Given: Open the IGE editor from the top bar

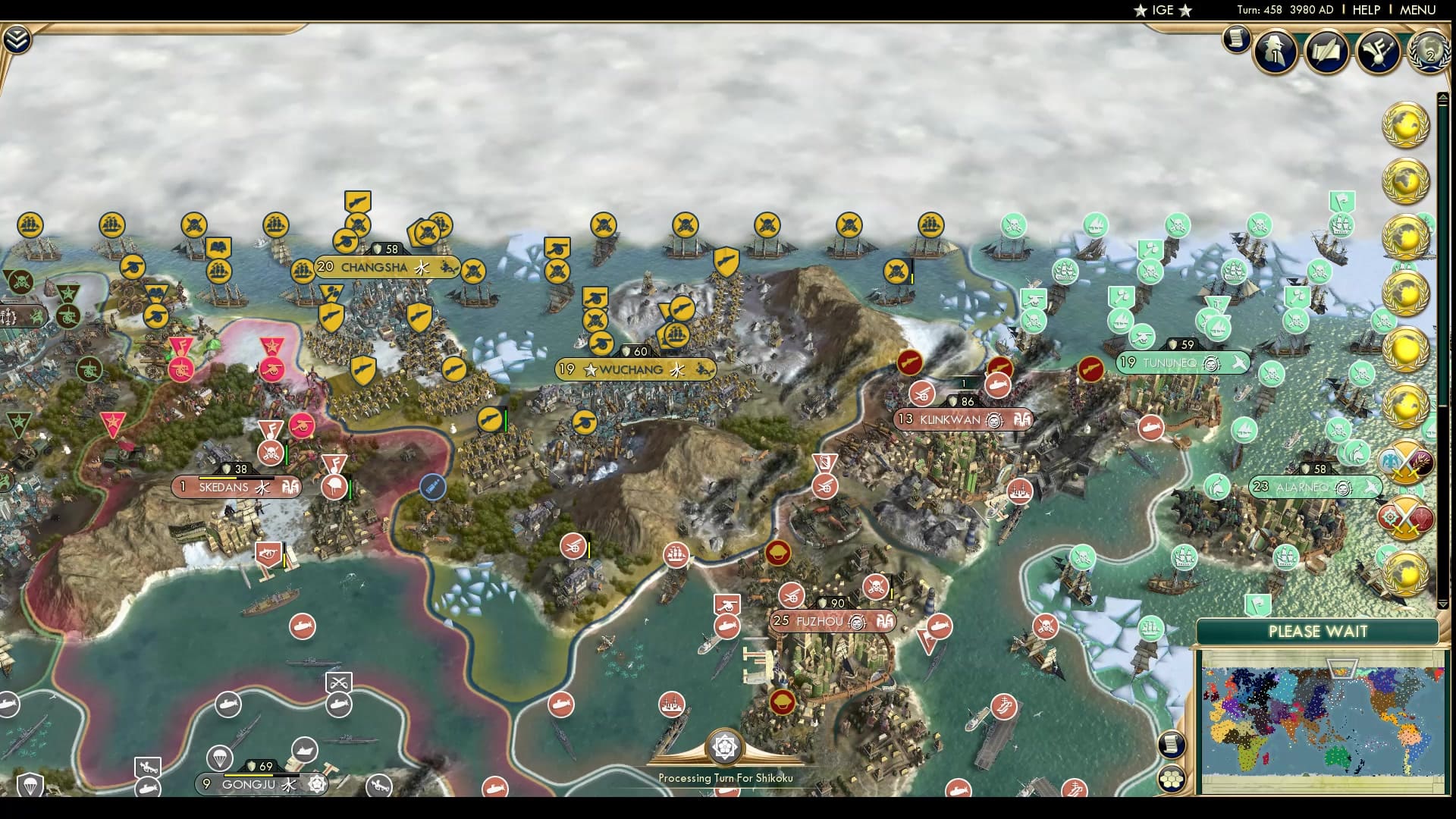Looking at the screenshot, I should 1165,10.
